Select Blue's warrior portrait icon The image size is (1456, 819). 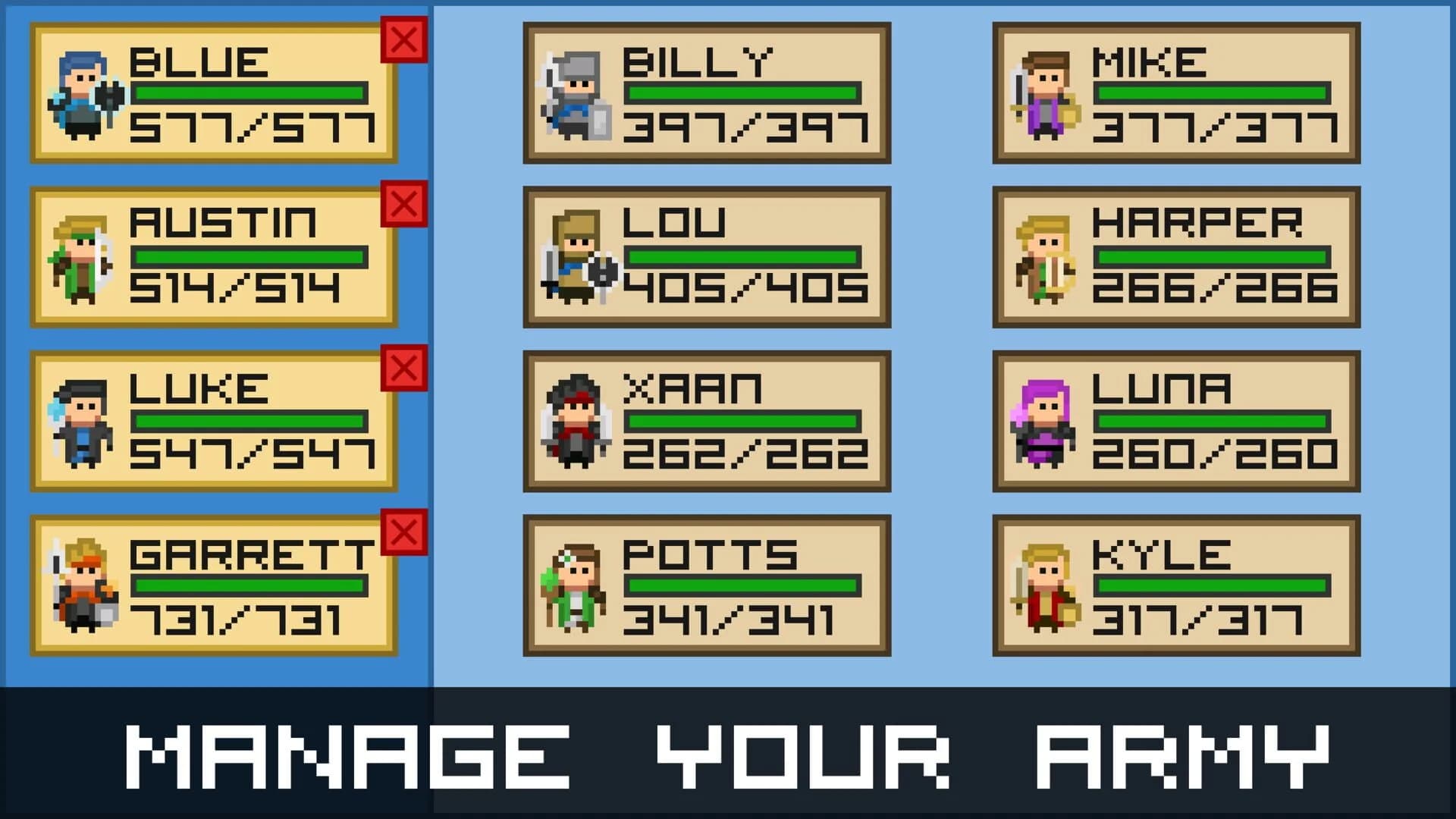click(85, 95)
